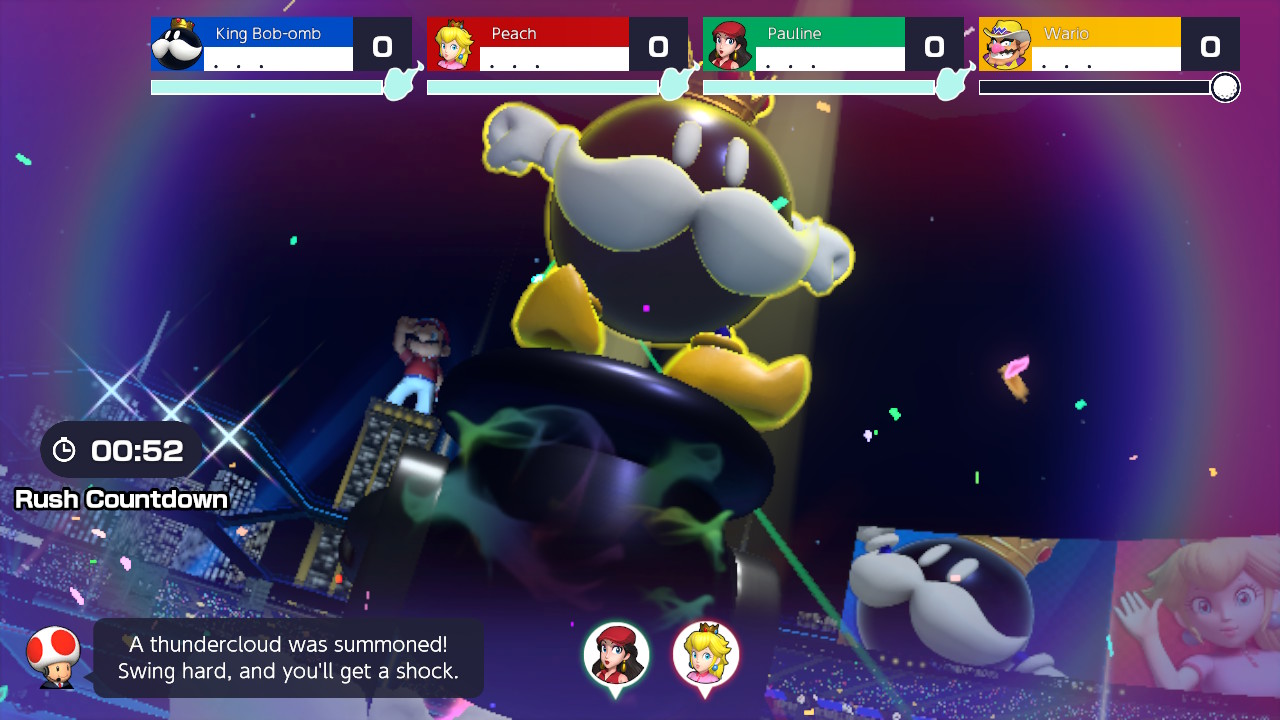Click King Bob-omb's character portrait icon

click(177, 43)
